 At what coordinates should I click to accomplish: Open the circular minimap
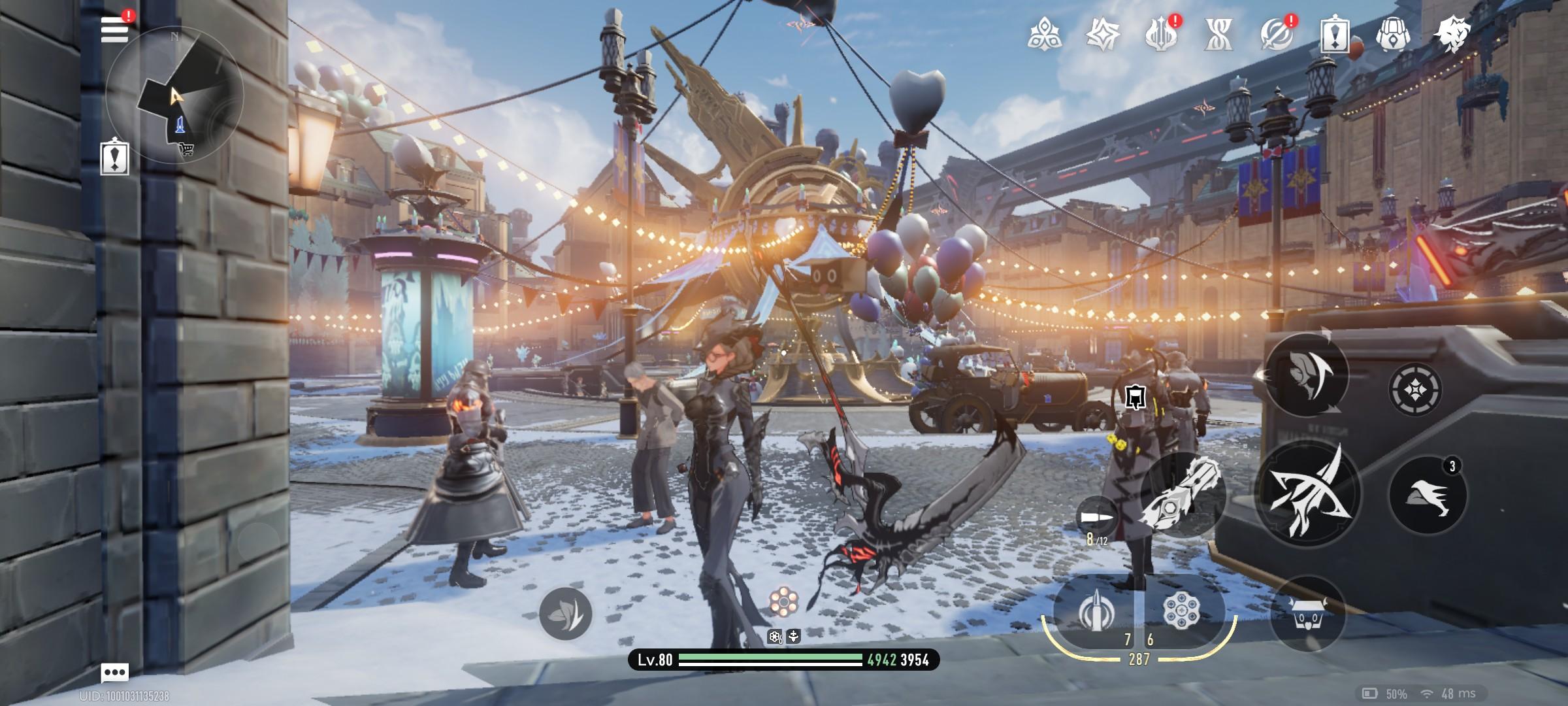click(174, 95)
